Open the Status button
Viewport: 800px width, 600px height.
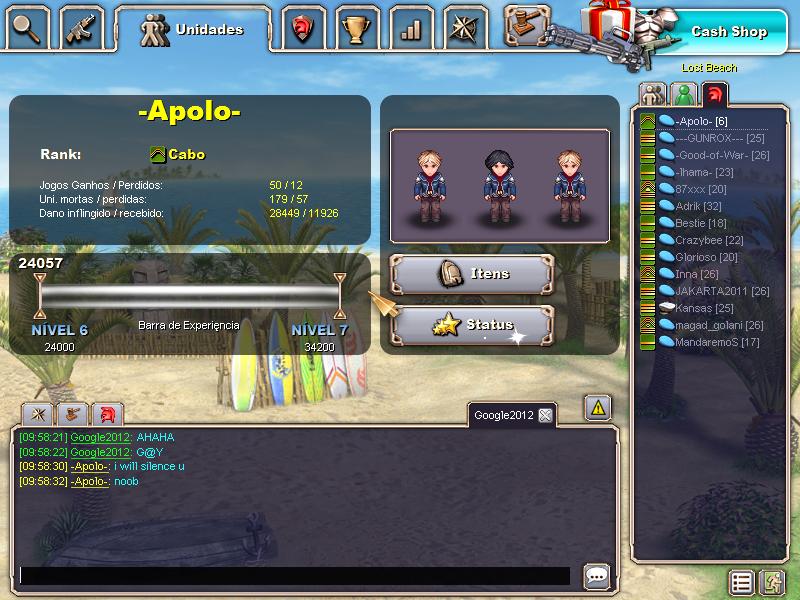point(472,325)
